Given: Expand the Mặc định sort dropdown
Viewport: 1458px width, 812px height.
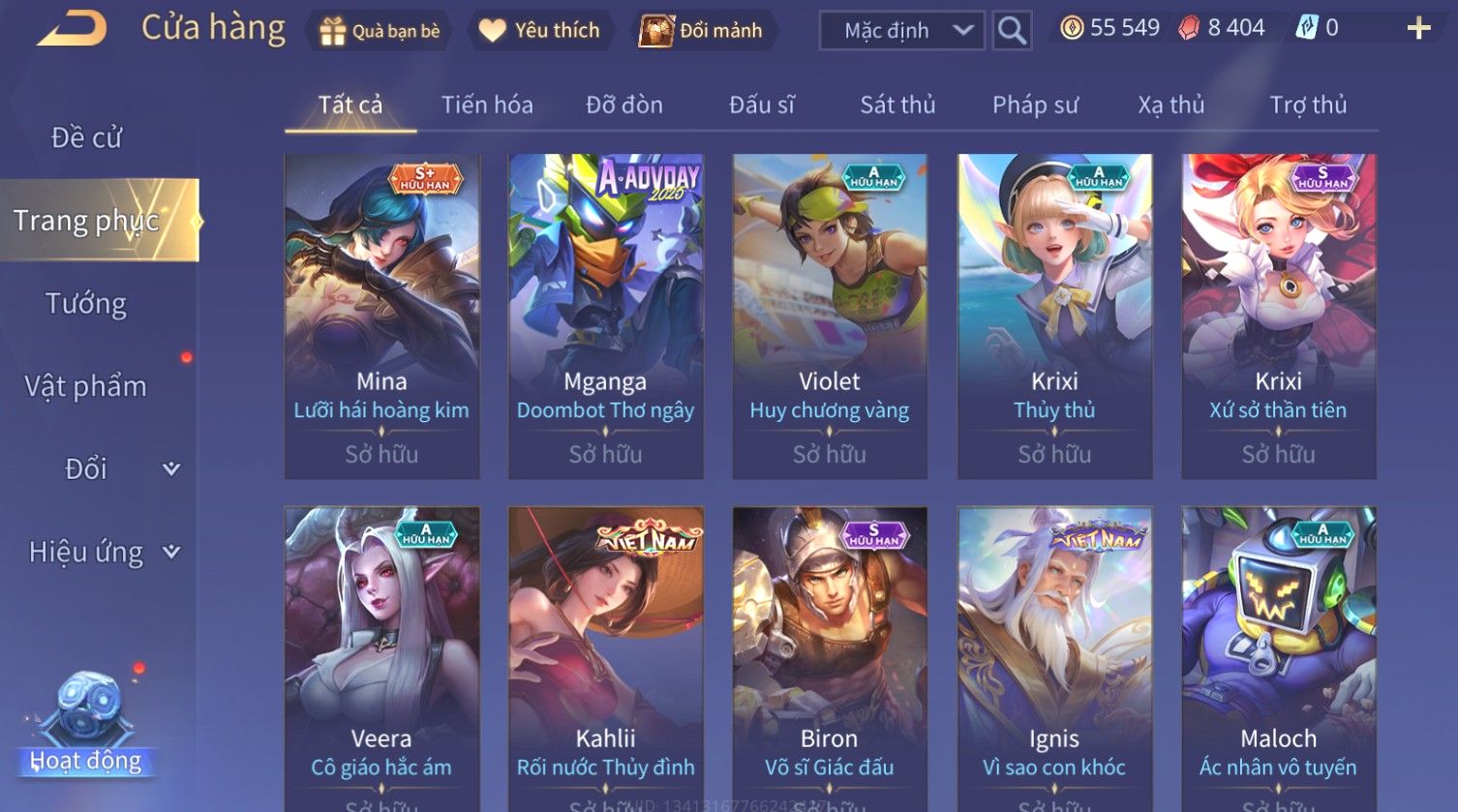Looking at the screenshot, I should (x=901, y=31).
